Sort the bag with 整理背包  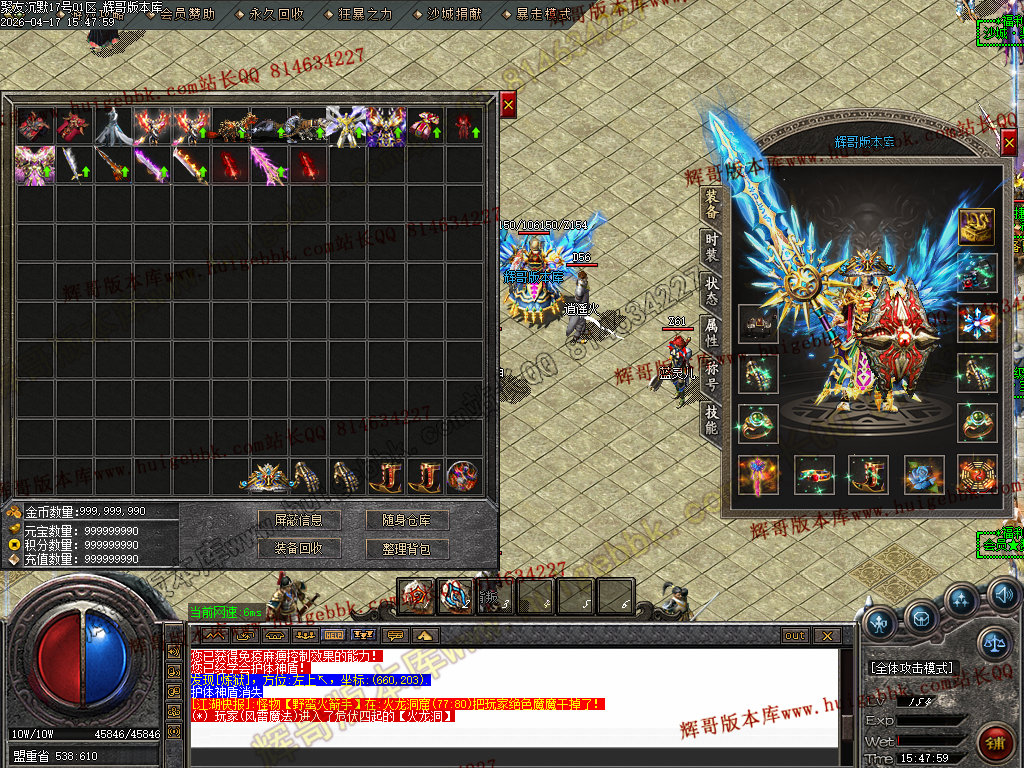tap(407, 548)
